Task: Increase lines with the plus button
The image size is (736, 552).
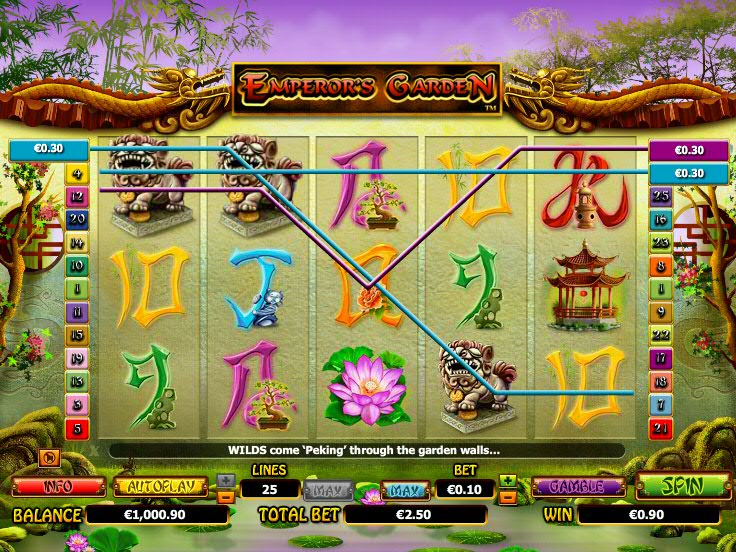Action: click(226, 480)
